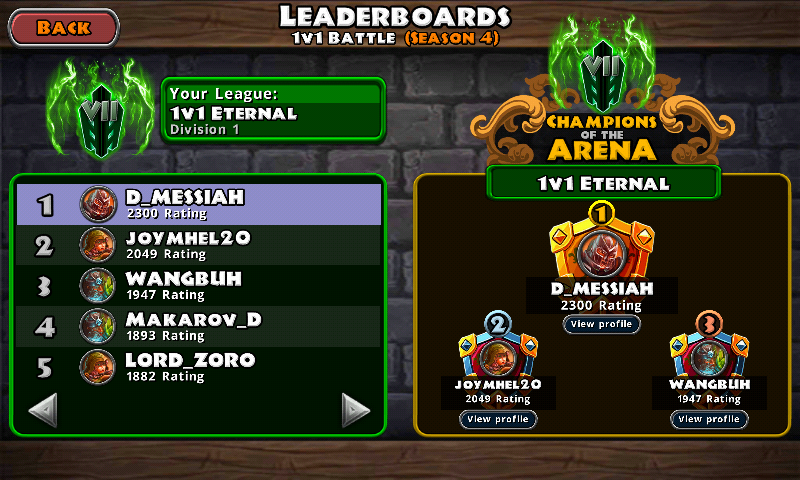Open View profile under Joymhel20's podium
800x480 pixels.
(498, 419)
